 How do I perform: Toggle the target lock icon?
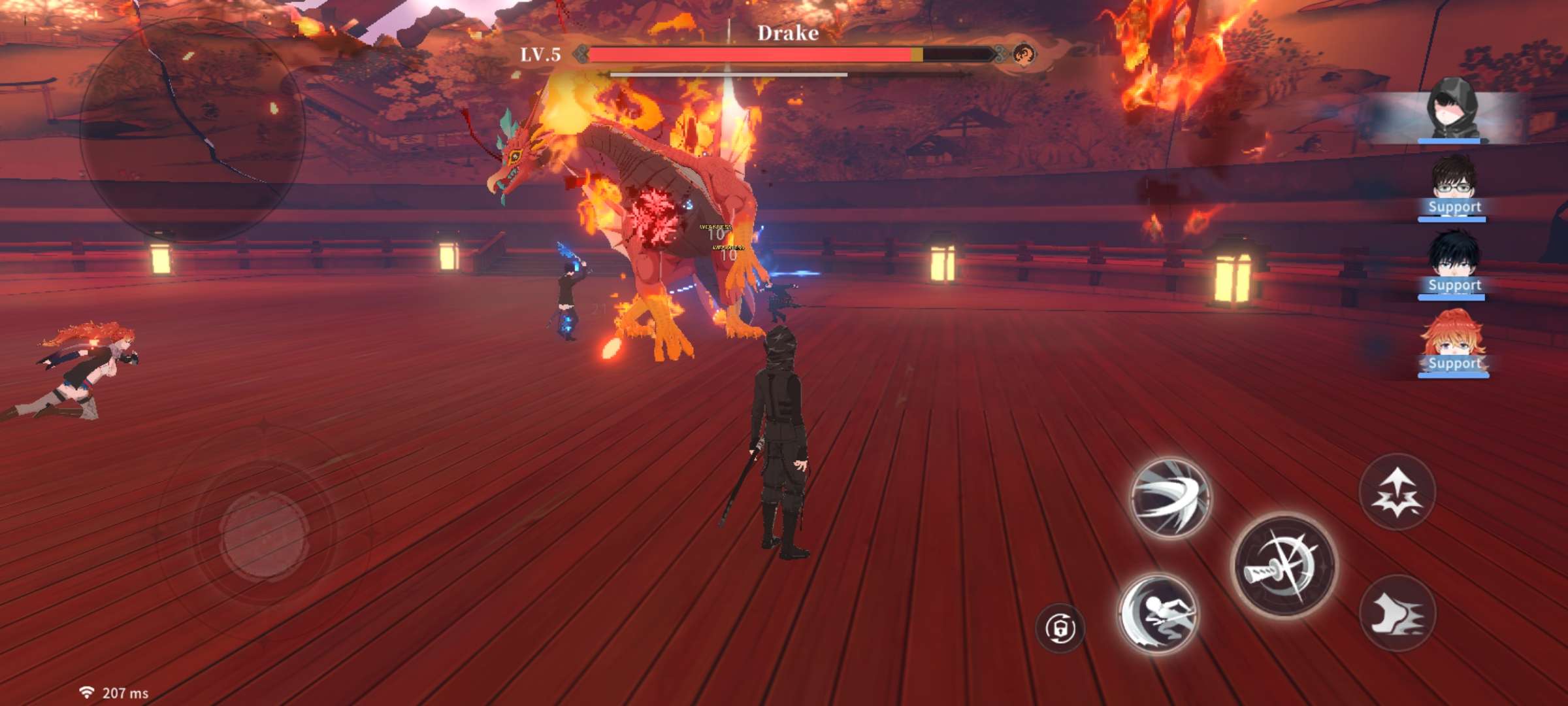1059,629
